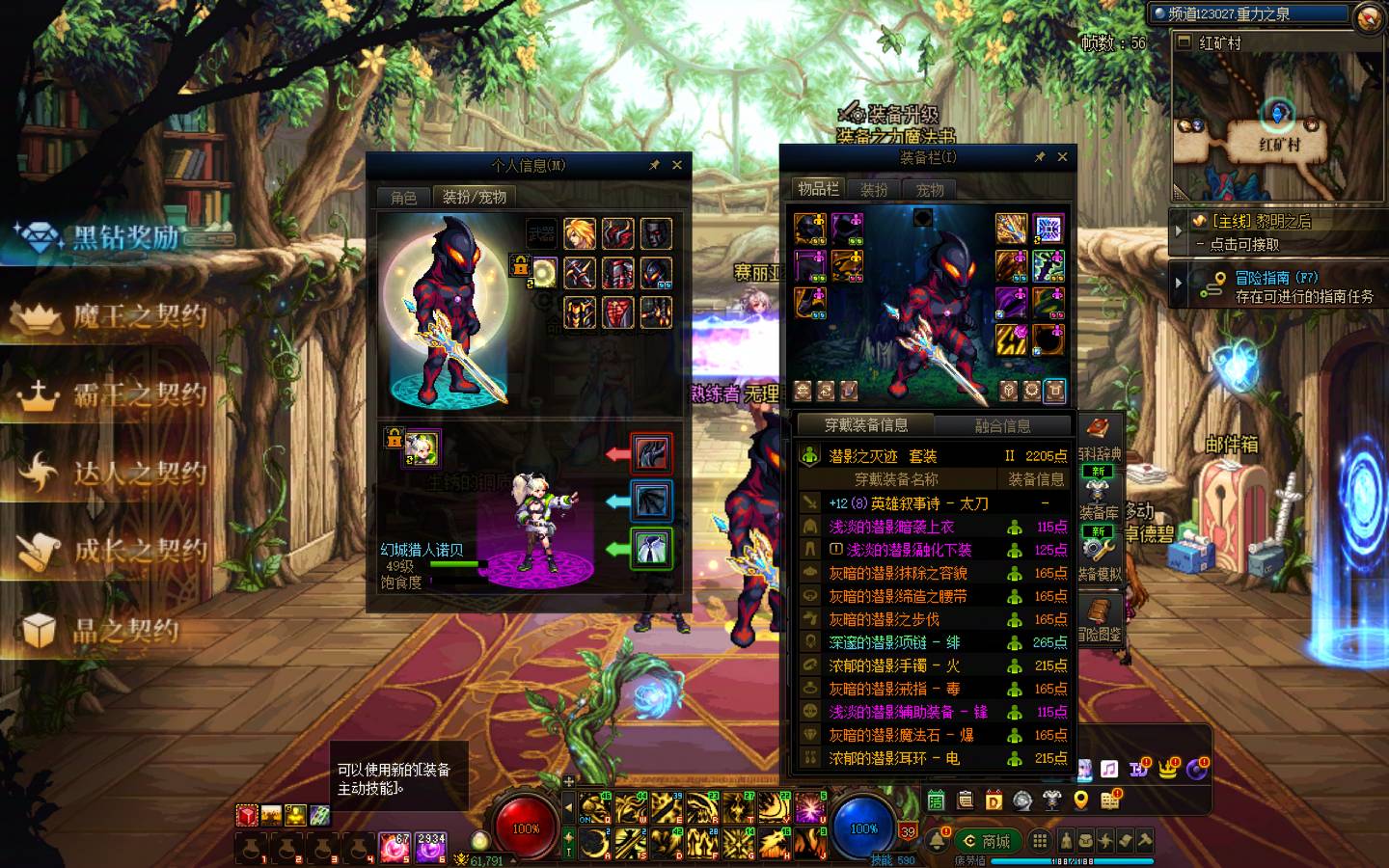Show the 融合信息 tab
The image size is (1389, 868).
tap(1002, 425)
